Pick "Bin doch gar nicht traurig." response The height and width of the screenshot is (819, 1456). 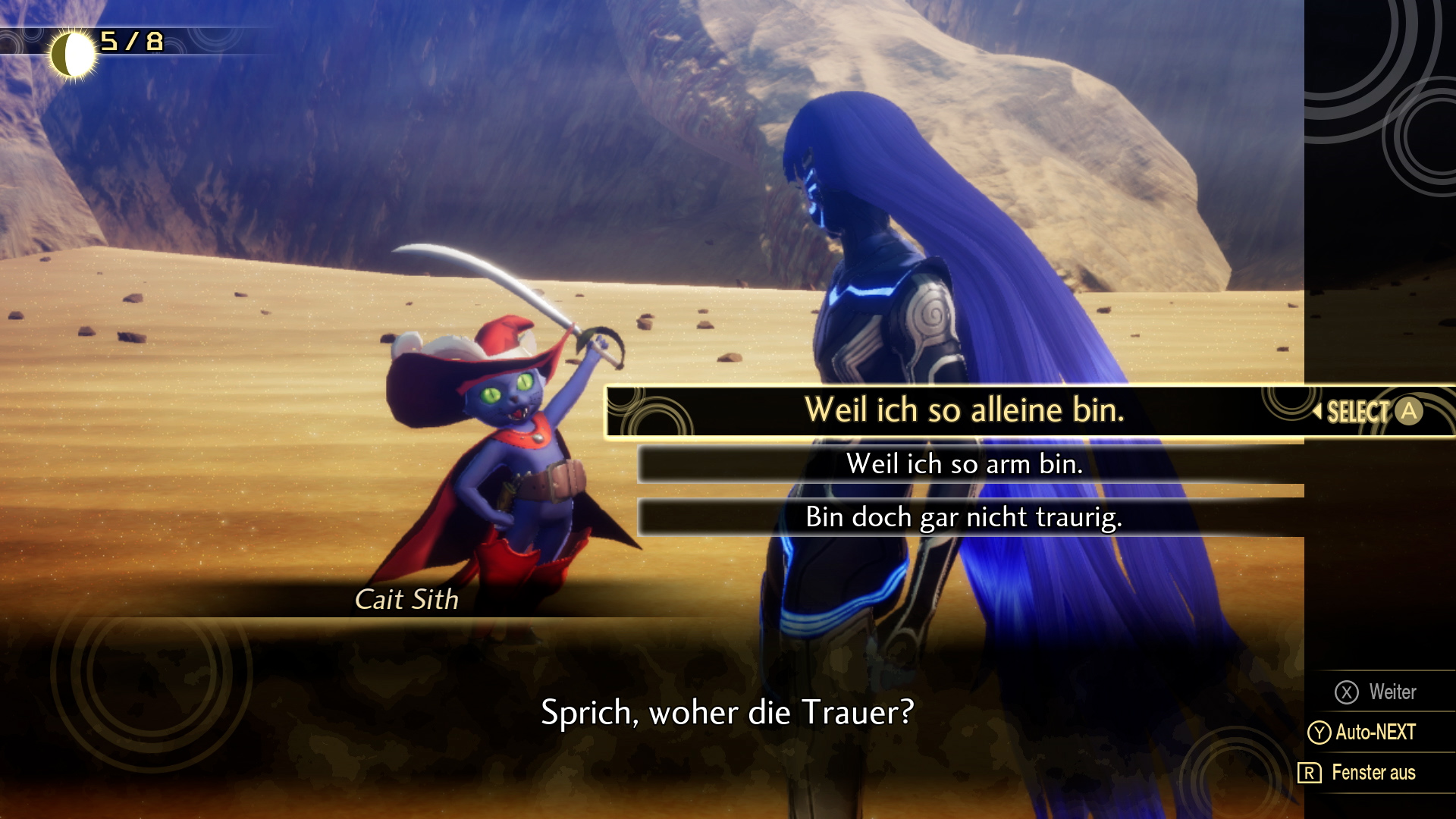(x=963, y=517)
